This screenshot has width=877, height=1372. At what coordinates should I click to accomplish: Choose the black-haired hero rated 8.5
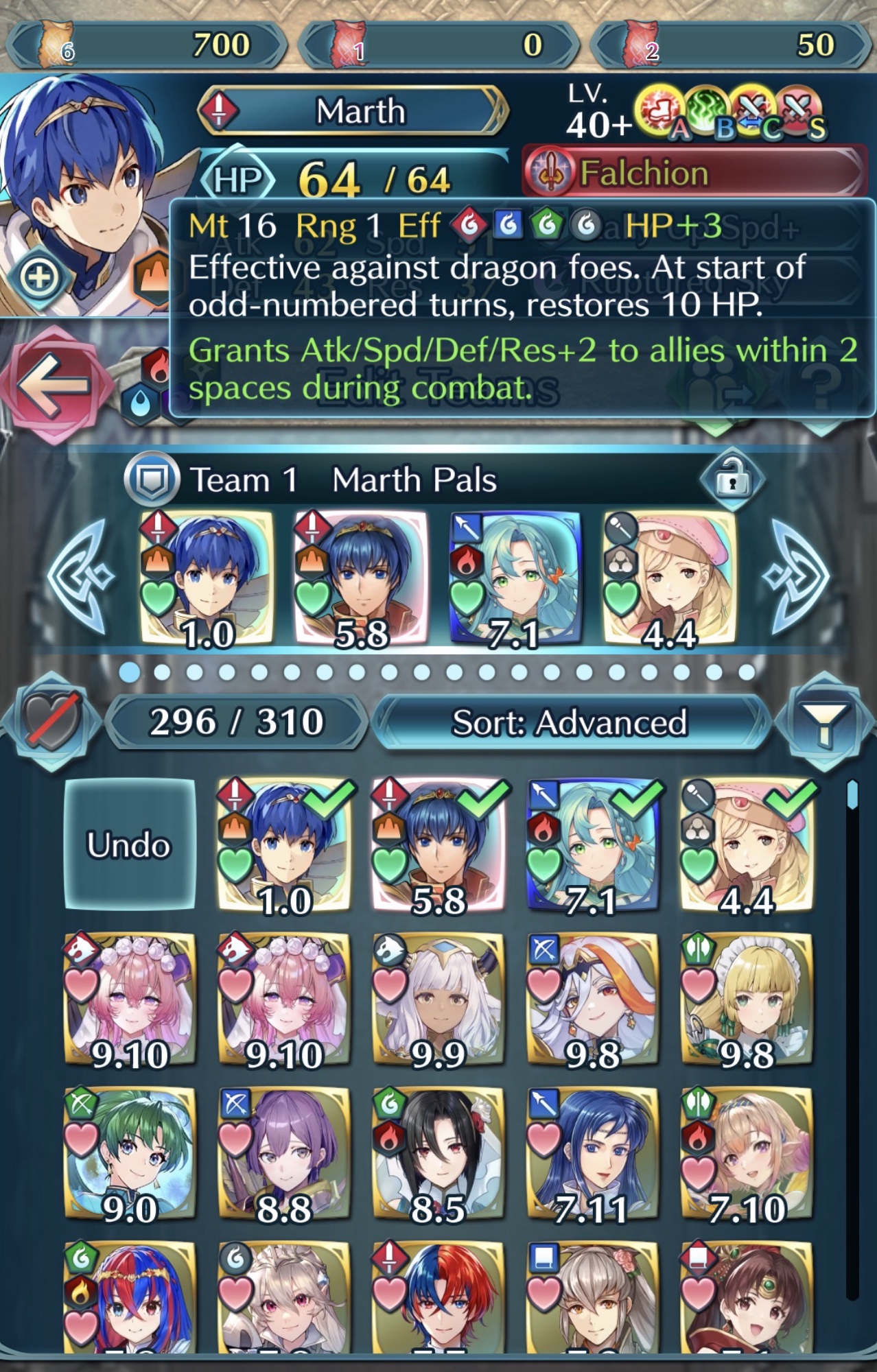[x=438, y=1154]
